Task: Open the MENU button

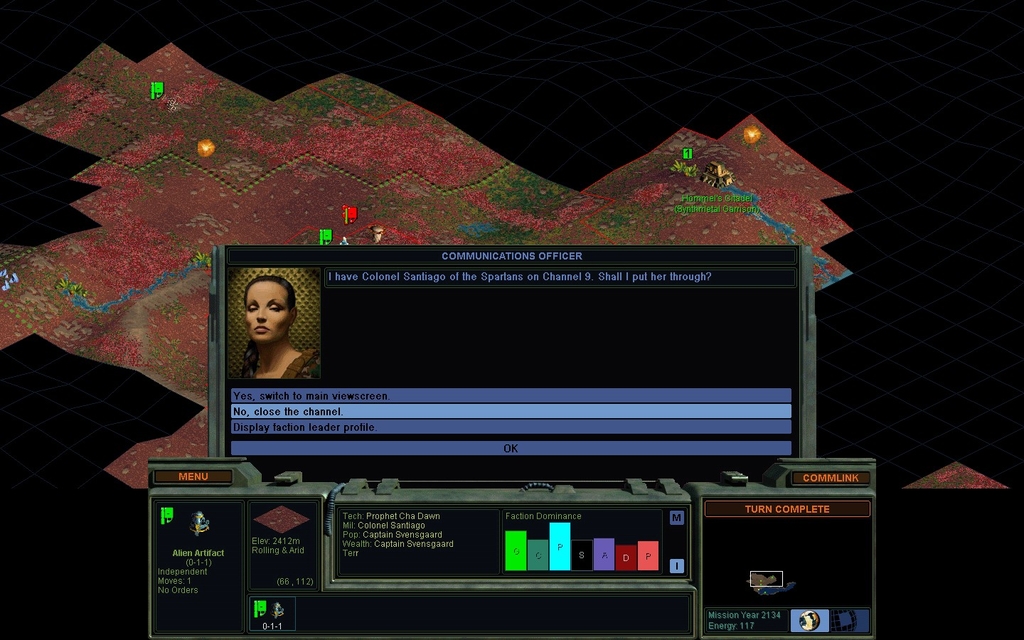Action: pyautogui.click(x=193, y=477)
